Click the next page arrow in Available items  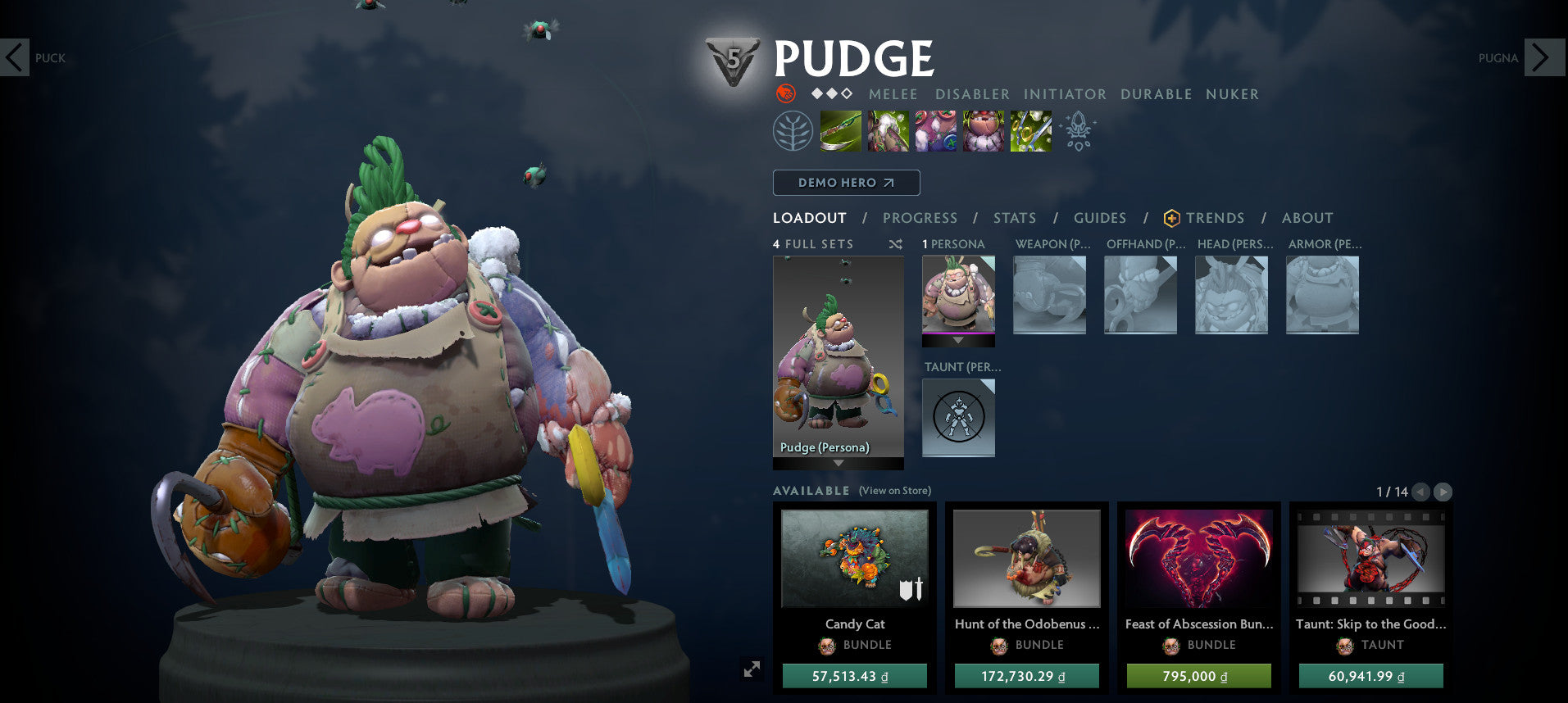pyautogui.click(x=1443, y=492)
